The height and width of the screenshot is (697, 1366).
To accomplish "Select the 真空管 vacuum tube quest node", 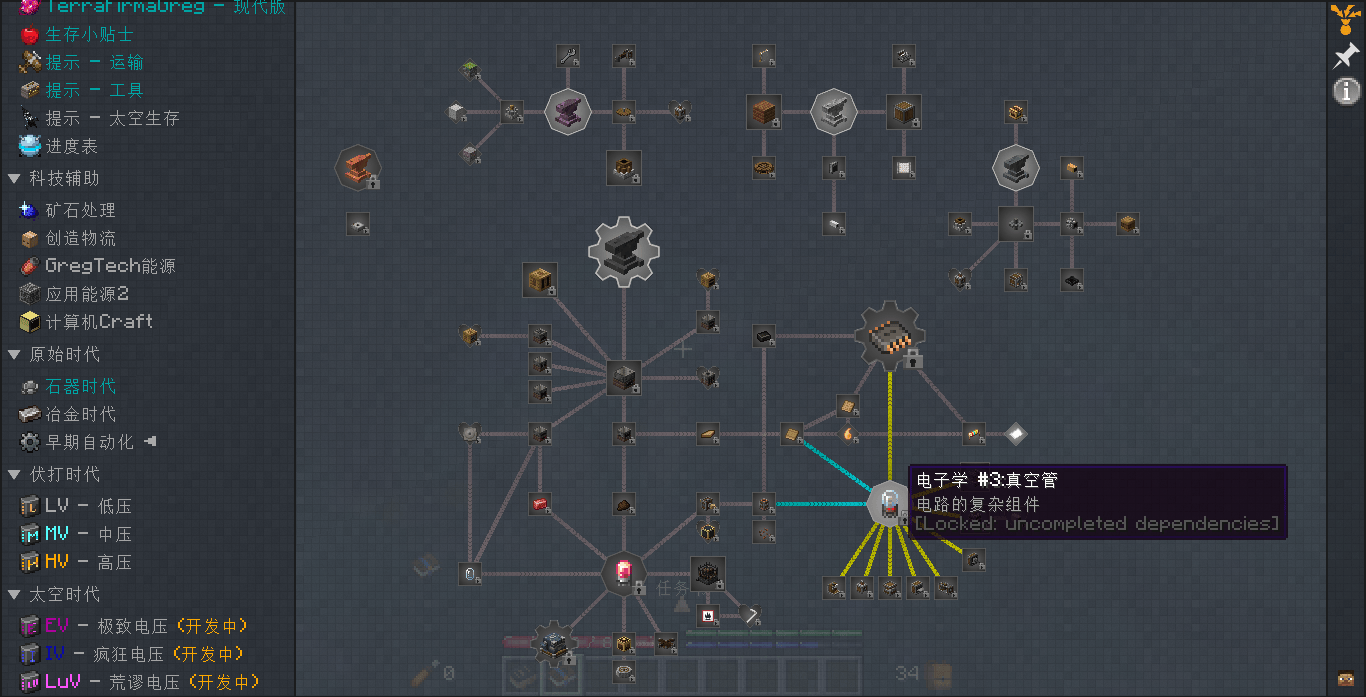I will 888,503.
